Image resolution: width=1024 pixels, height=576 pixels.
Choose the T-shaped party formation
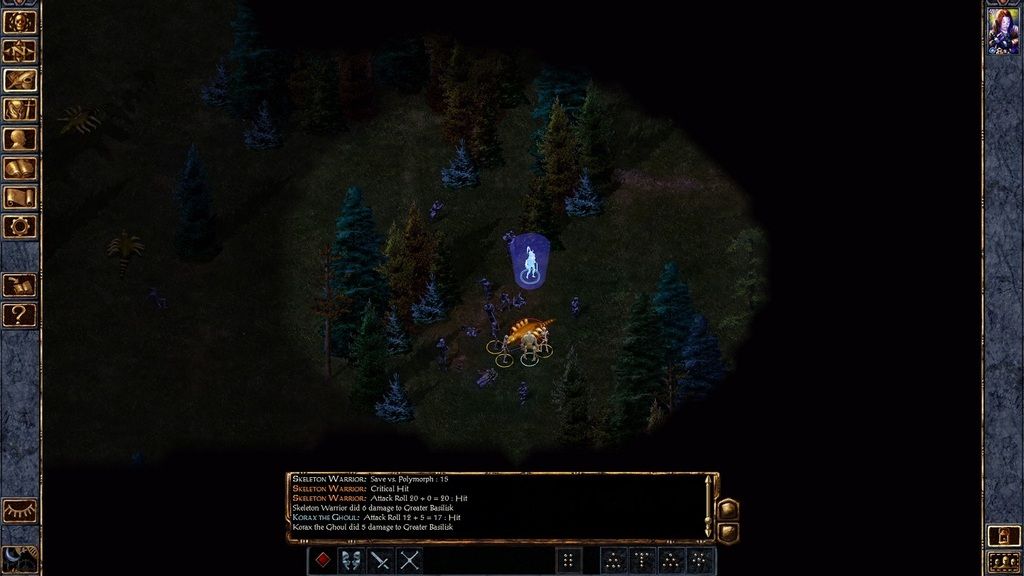[643, 560]
